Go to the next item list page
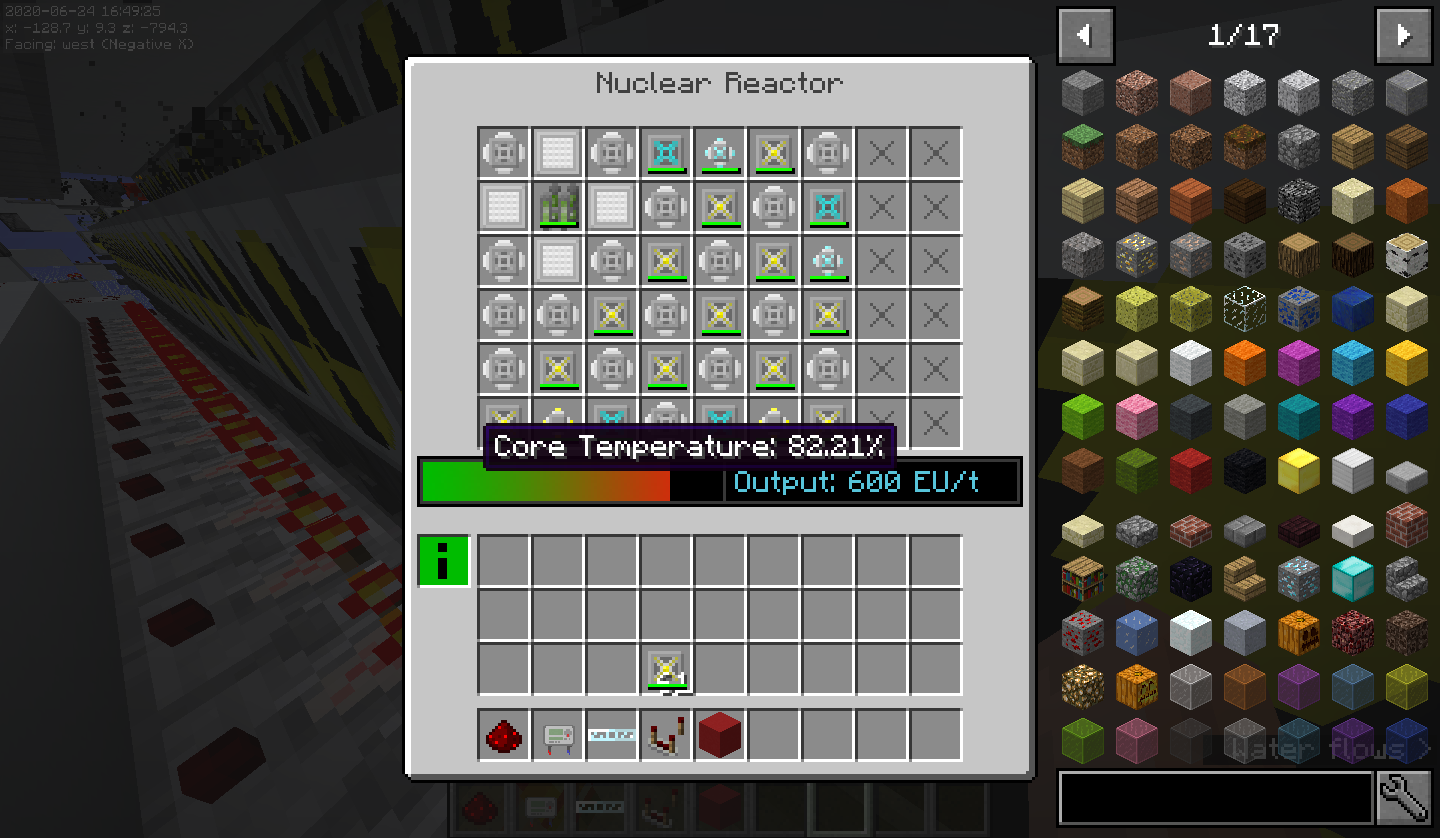Viewport: 1440px width, 838px height. pos(1403,36)
